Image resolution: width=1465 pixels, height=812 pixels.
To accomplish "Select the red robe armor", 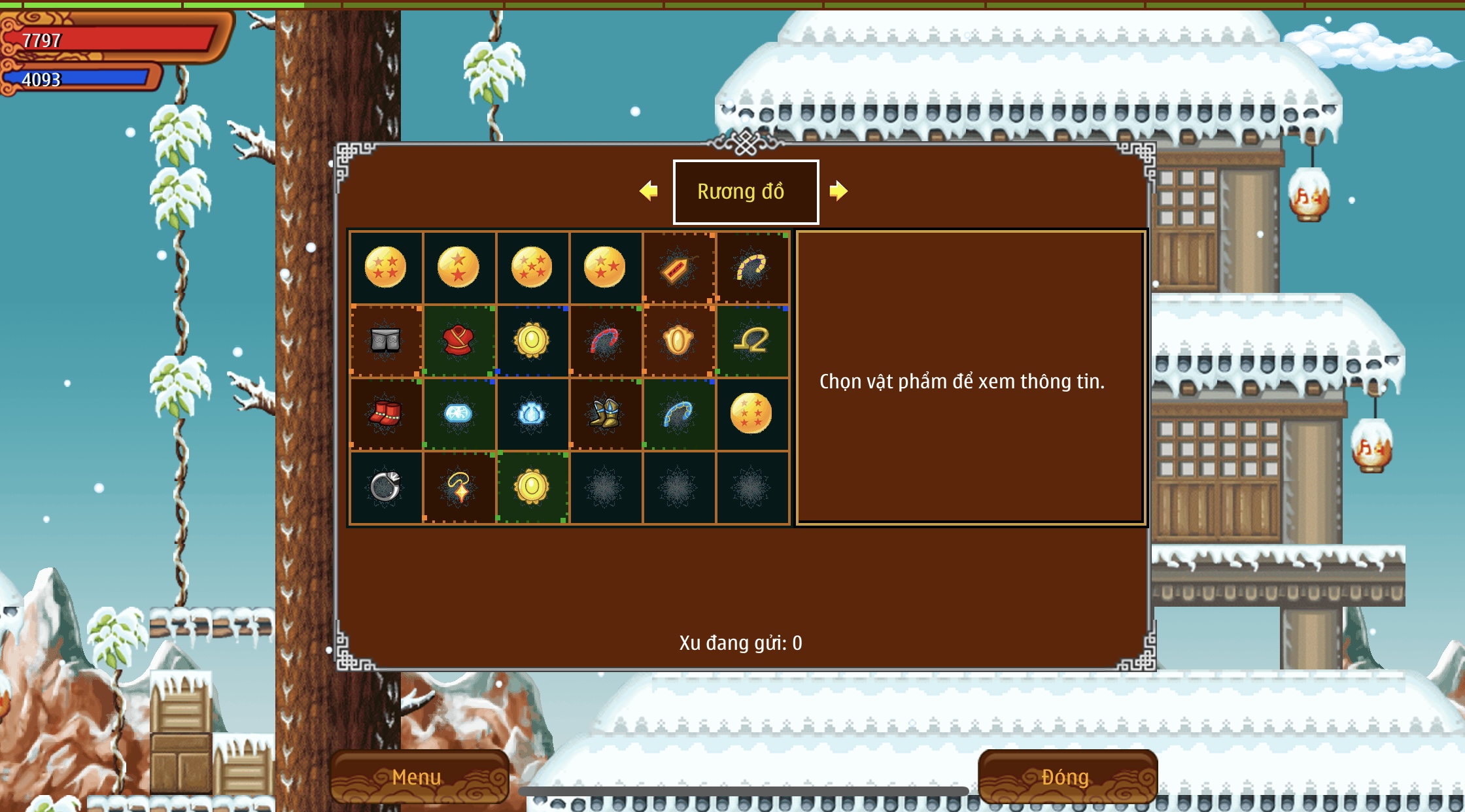I will (458, 341).
